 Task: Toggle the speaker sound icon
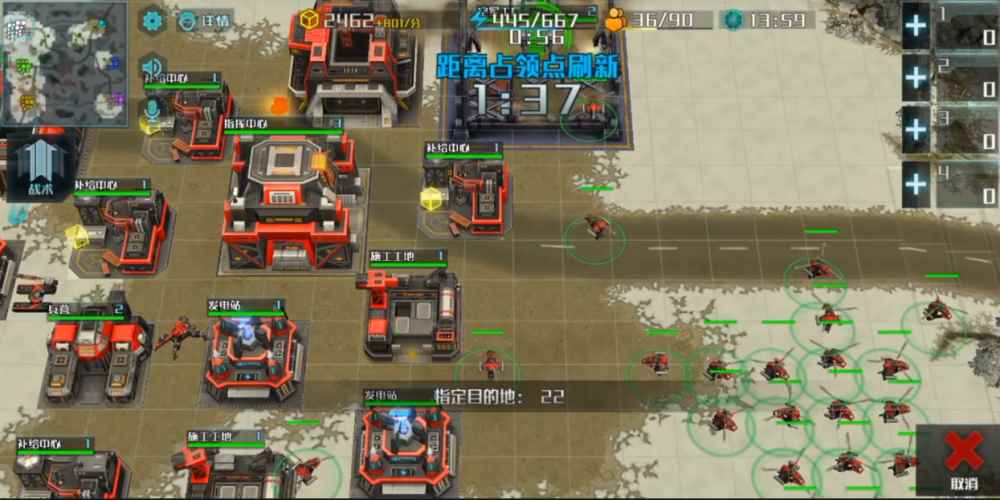(x=152, y=66)
